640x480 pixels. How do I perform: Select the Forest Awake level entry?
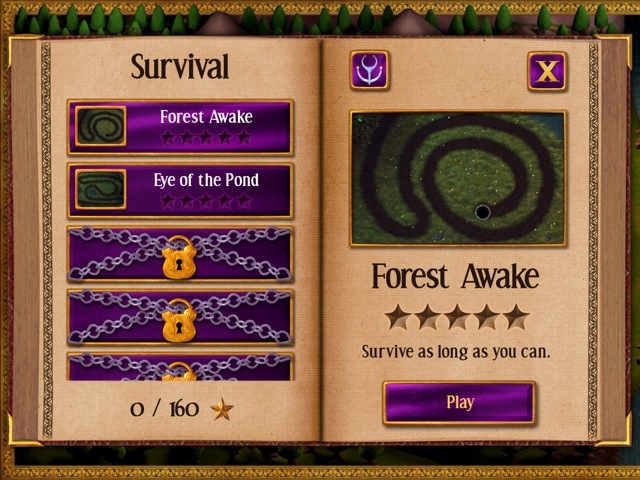click(x=180, y=127)
